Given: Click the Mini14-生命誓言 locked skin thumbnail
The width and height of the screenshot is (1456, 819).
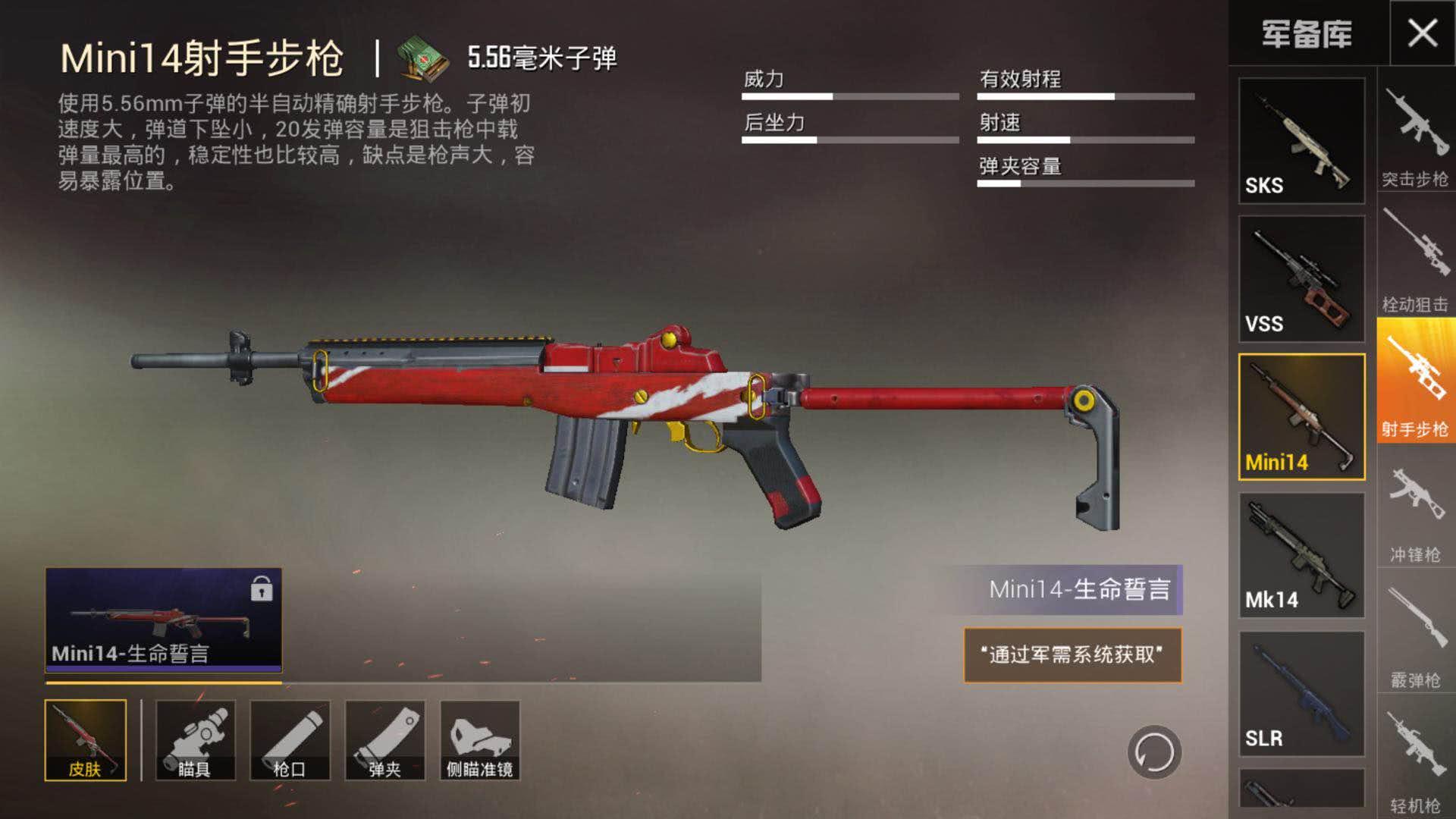Looking at the screenshot, I should (x=163, y=620).
